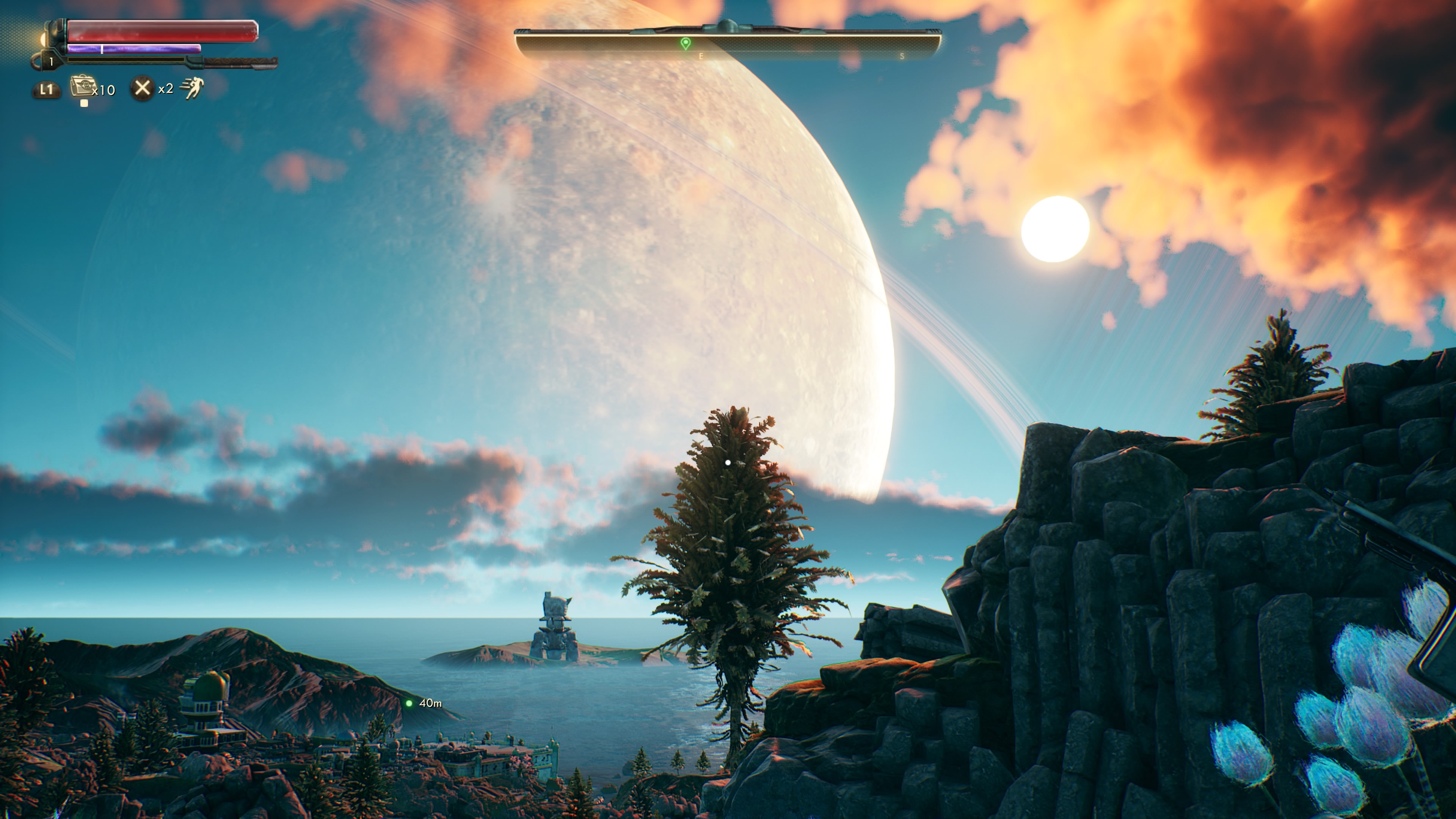Select the green 40m objective waypoint dot

click(x=409, y=703)
